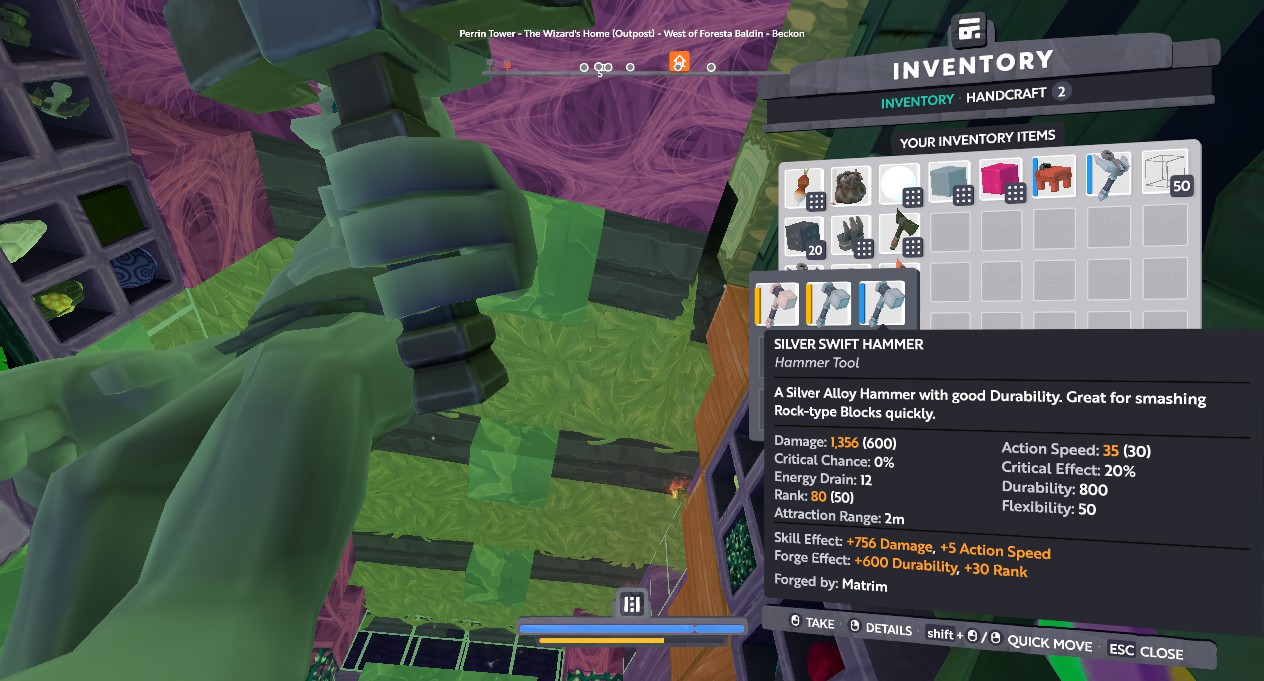Choose the pink-headed hammer in the expanded stack
Image resolution: width=1264 pixels, height=681 pixels.
pos(778,304)
